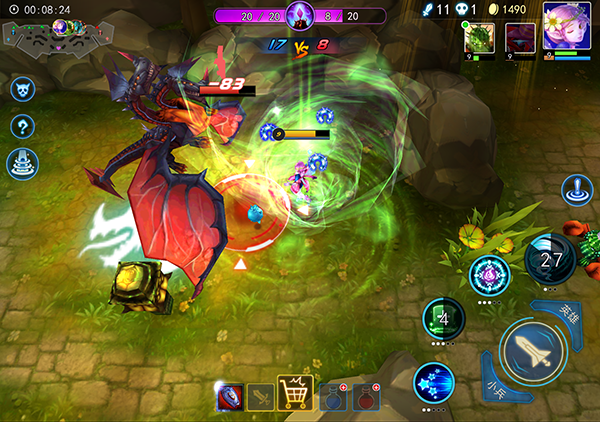Activate the blue star burst skill
The image size is (600, 422).
tap(434, 383)
